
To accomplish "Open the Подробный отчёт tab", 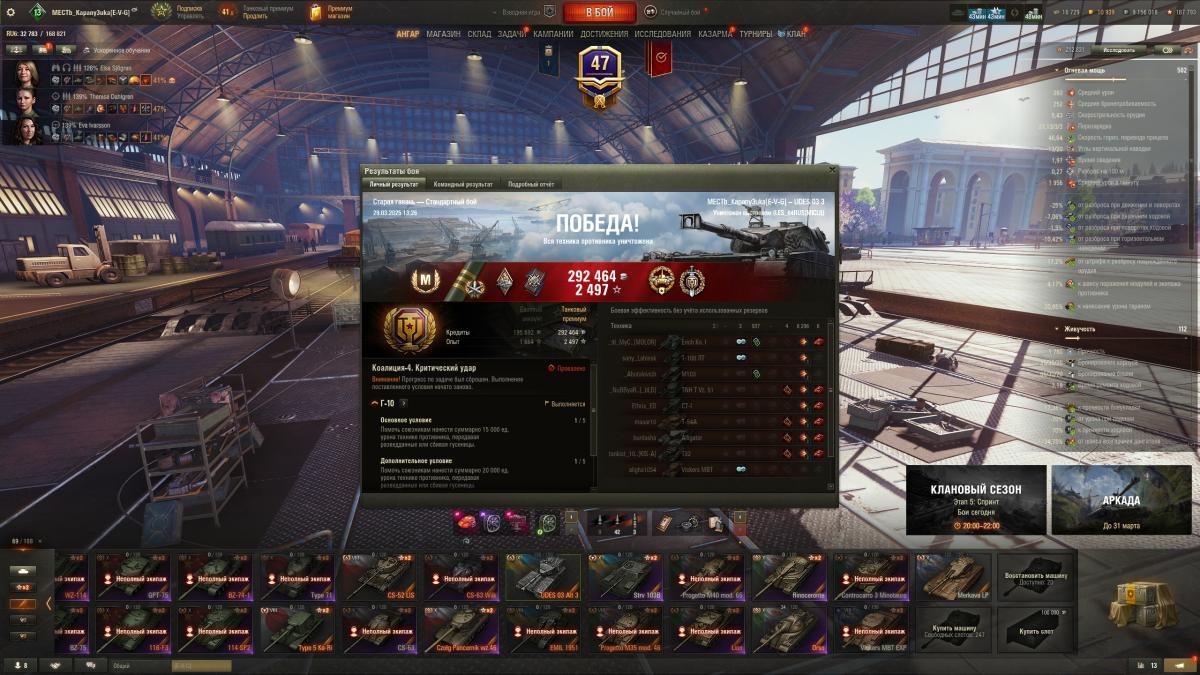I will (530, 184).
